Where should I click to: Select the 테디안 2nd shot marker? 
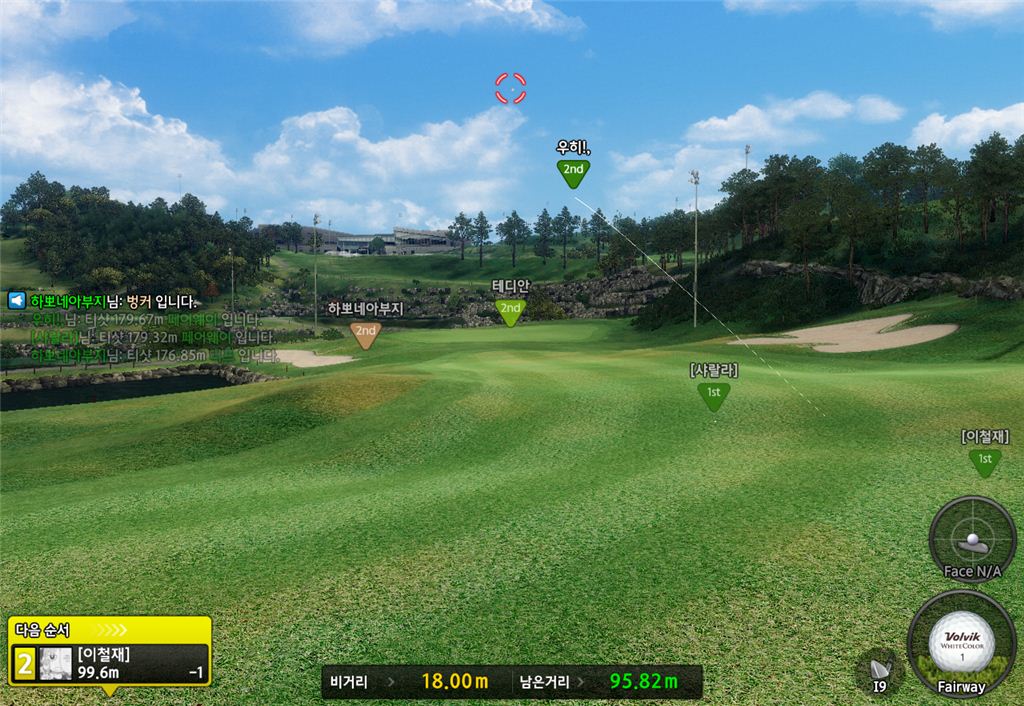coord(511,310)
